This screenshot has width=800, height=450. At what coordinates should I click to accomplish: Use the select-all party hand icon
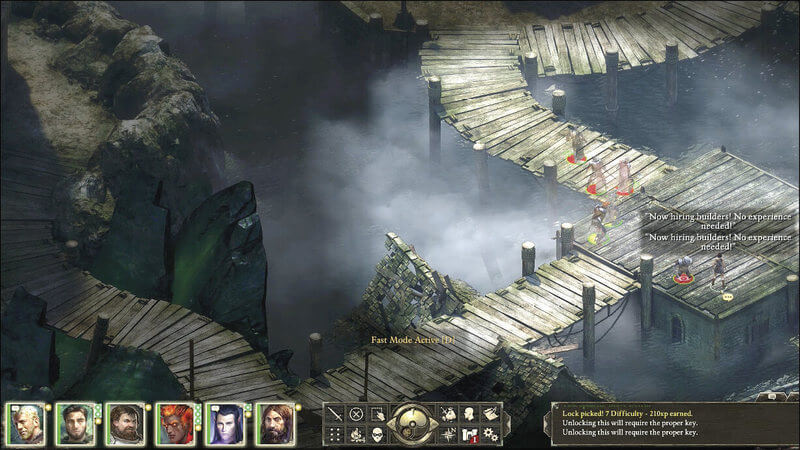pos(378,414)
